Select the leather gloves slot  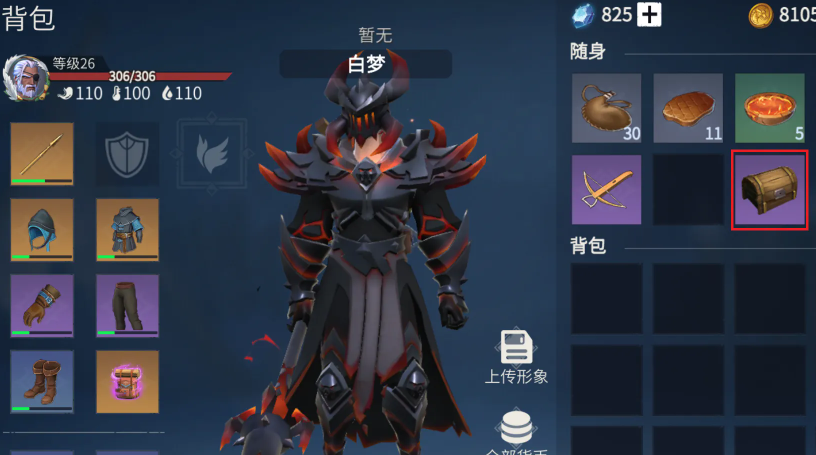tap(42, 305)
